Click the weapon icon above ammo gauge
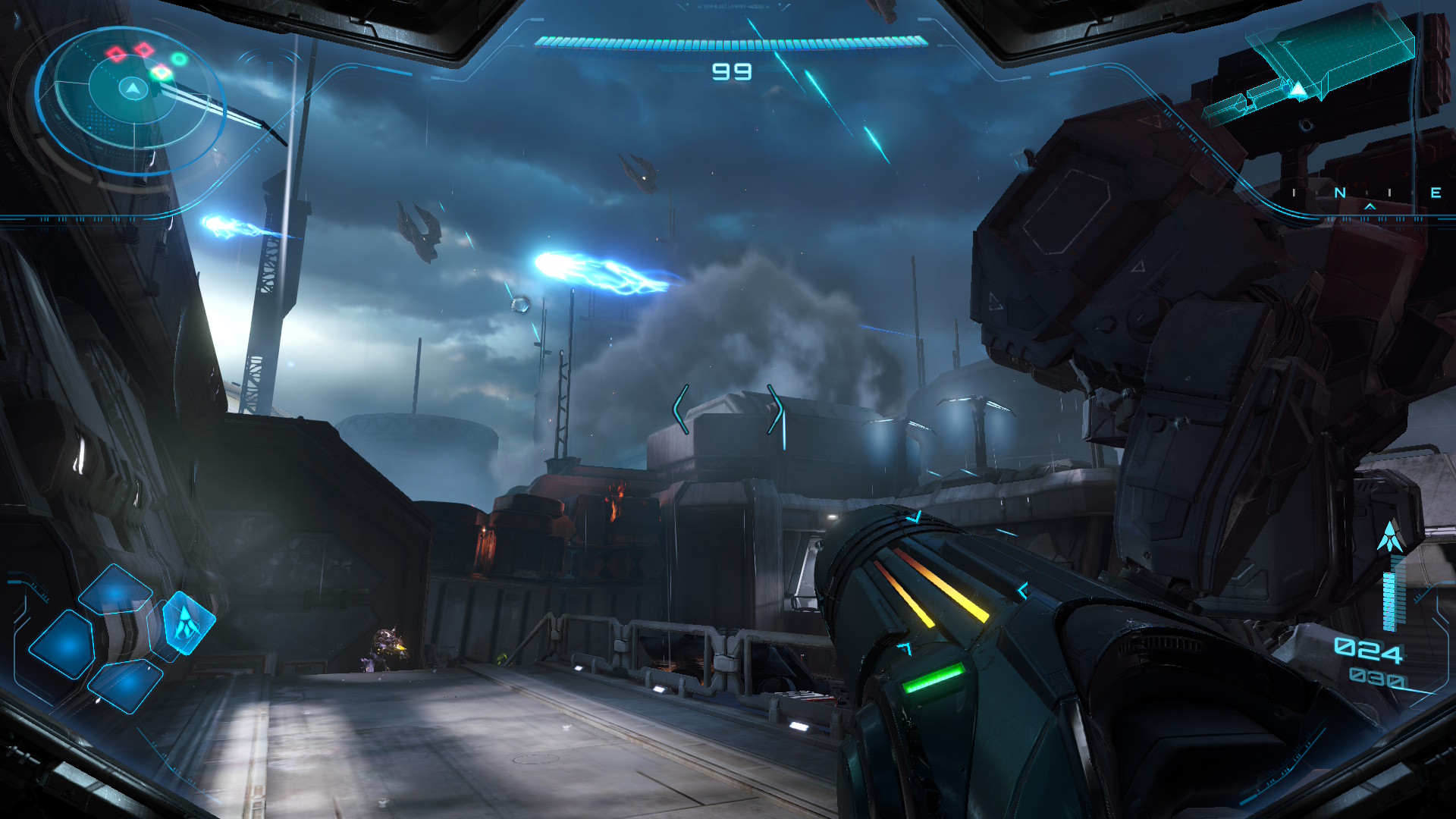Viewport: 1456px width, 819px height. (x=1390, y=537)
